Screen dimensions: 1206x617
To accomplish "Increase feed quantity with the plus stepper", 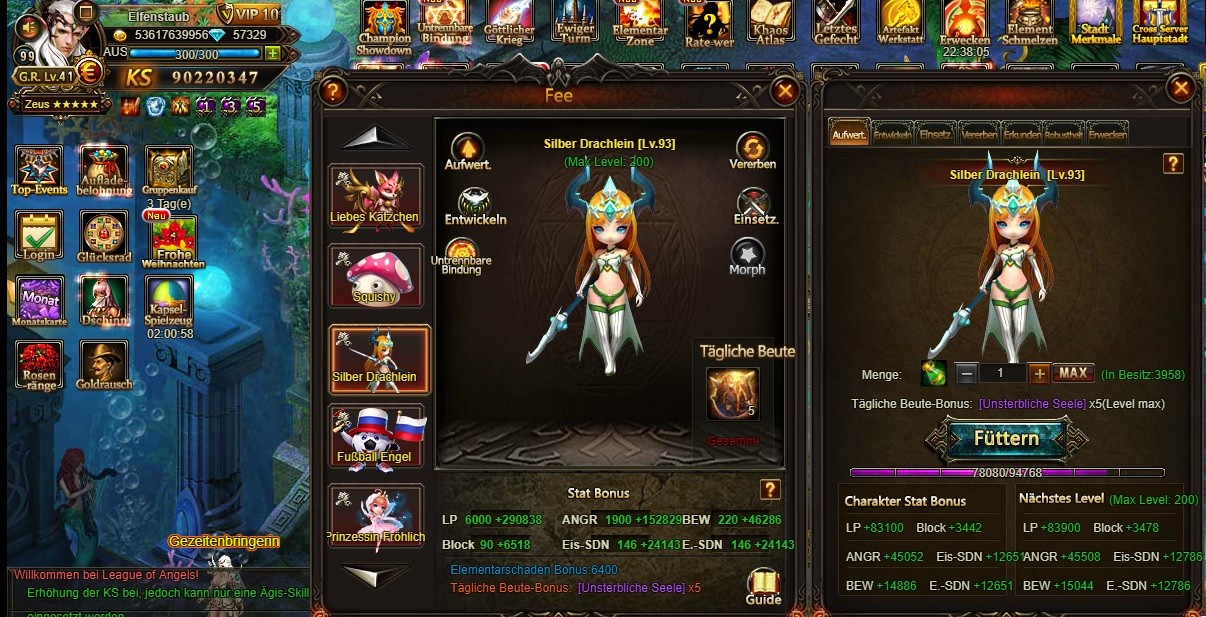I will click(x=1040, y=373).
